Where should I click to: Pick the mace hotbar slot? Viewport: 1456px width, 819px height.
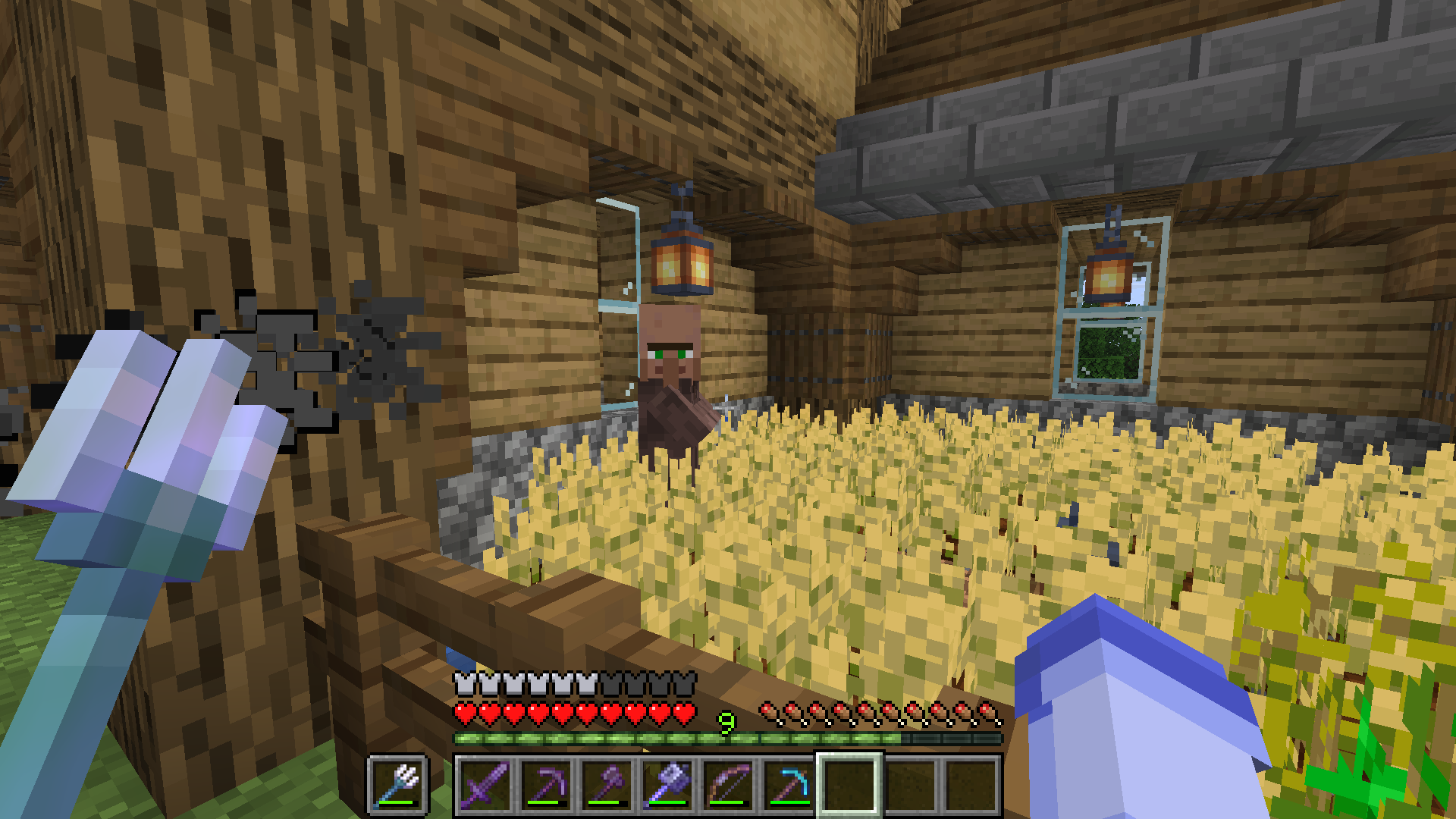point(667,785)
